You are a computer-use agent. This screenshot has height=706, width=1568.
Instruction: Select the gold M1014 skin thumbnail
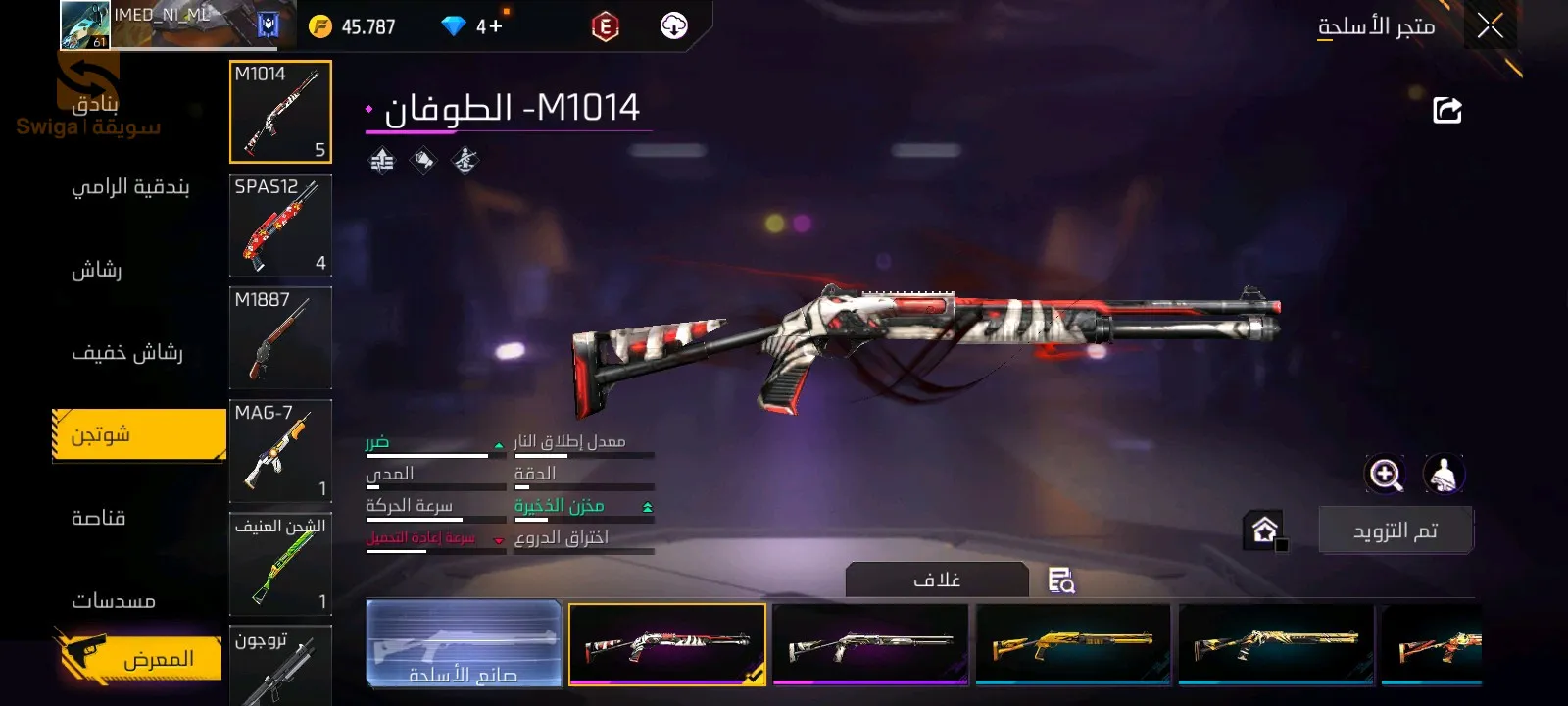click(1073, 643)
